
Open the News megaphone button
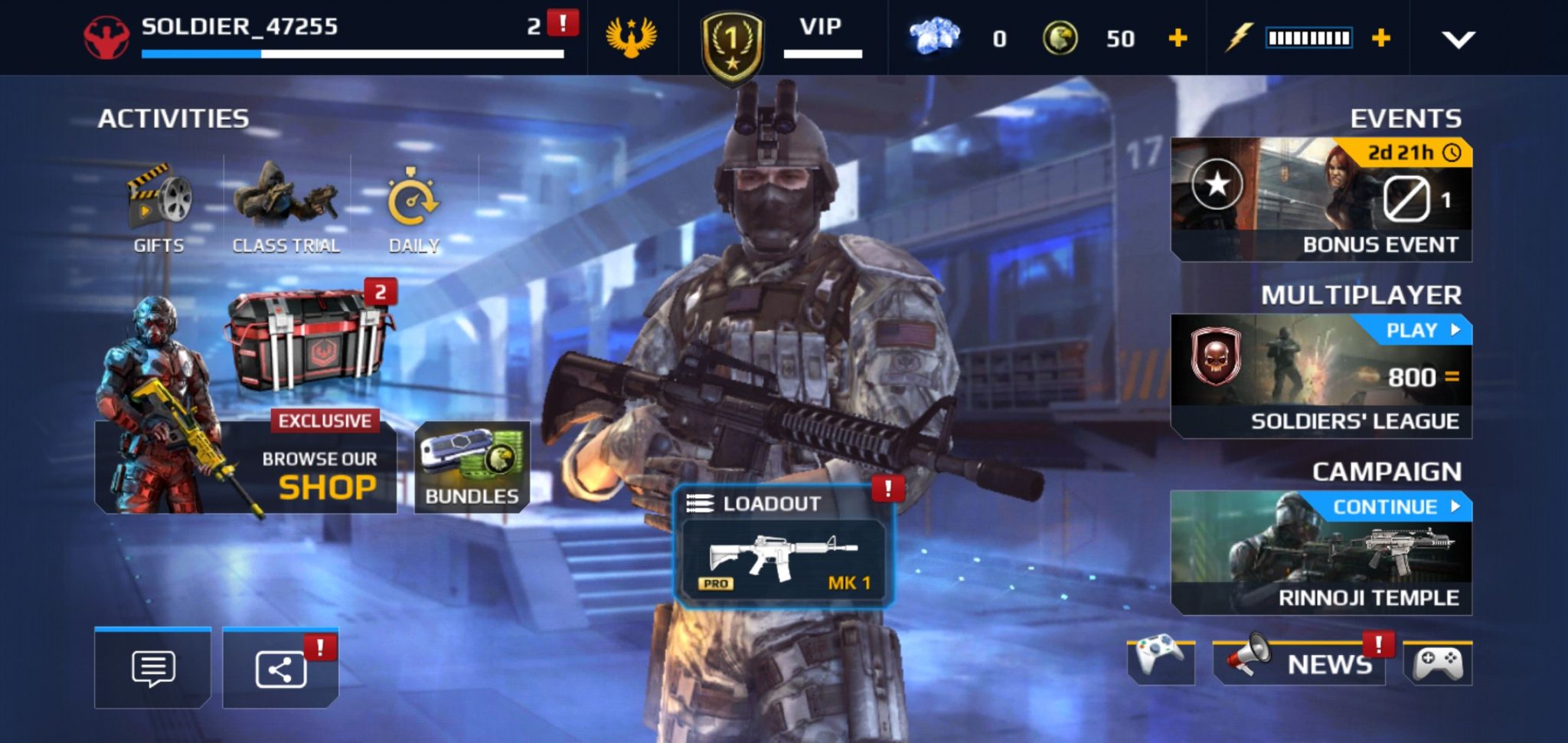coord(1300,662)
